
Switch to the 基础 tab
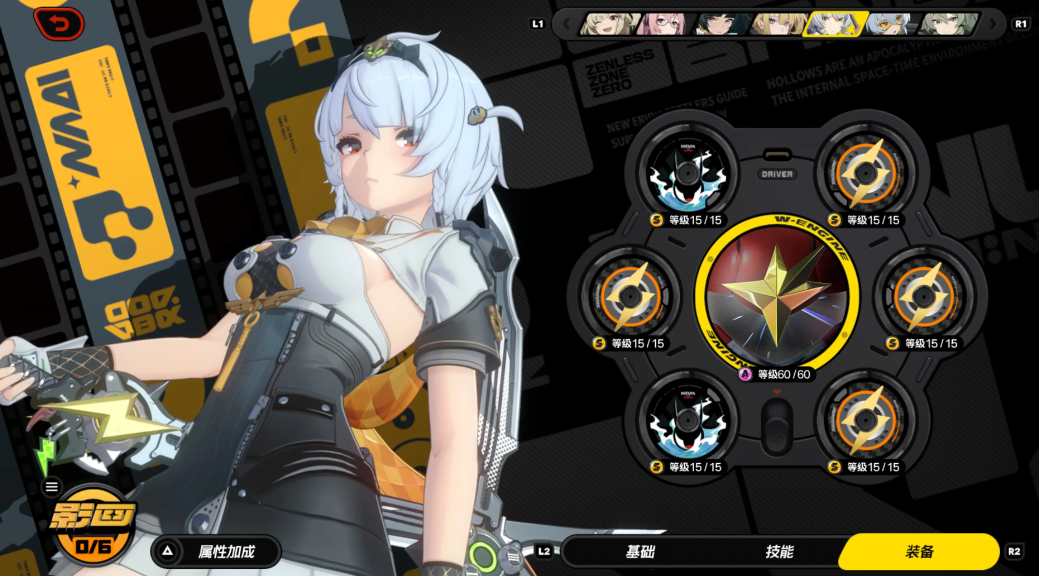click(641, 551)
